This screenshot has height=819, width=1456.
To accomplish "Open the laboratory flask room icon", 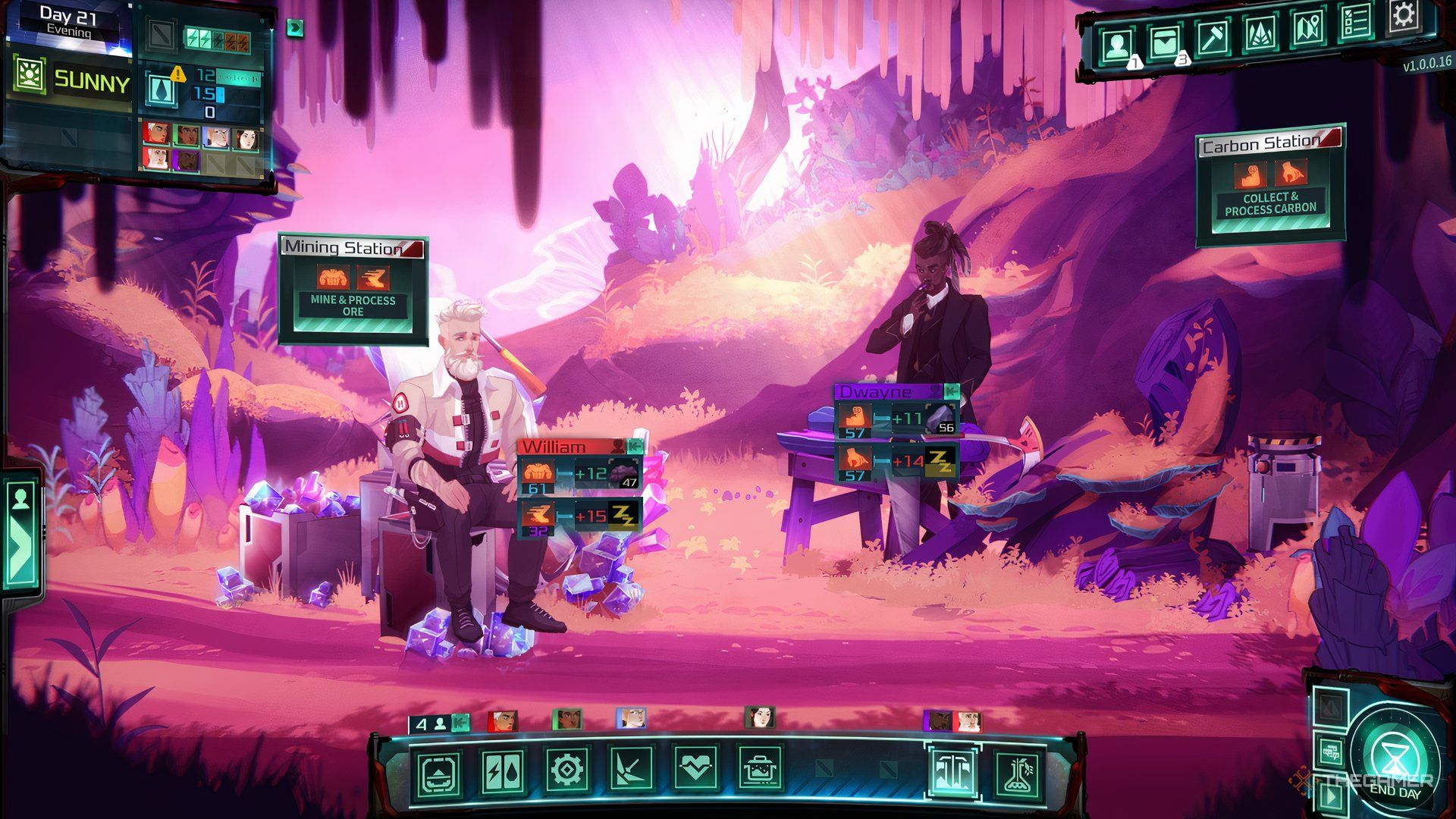I will pyautogui.click(x=1017, y=773).
